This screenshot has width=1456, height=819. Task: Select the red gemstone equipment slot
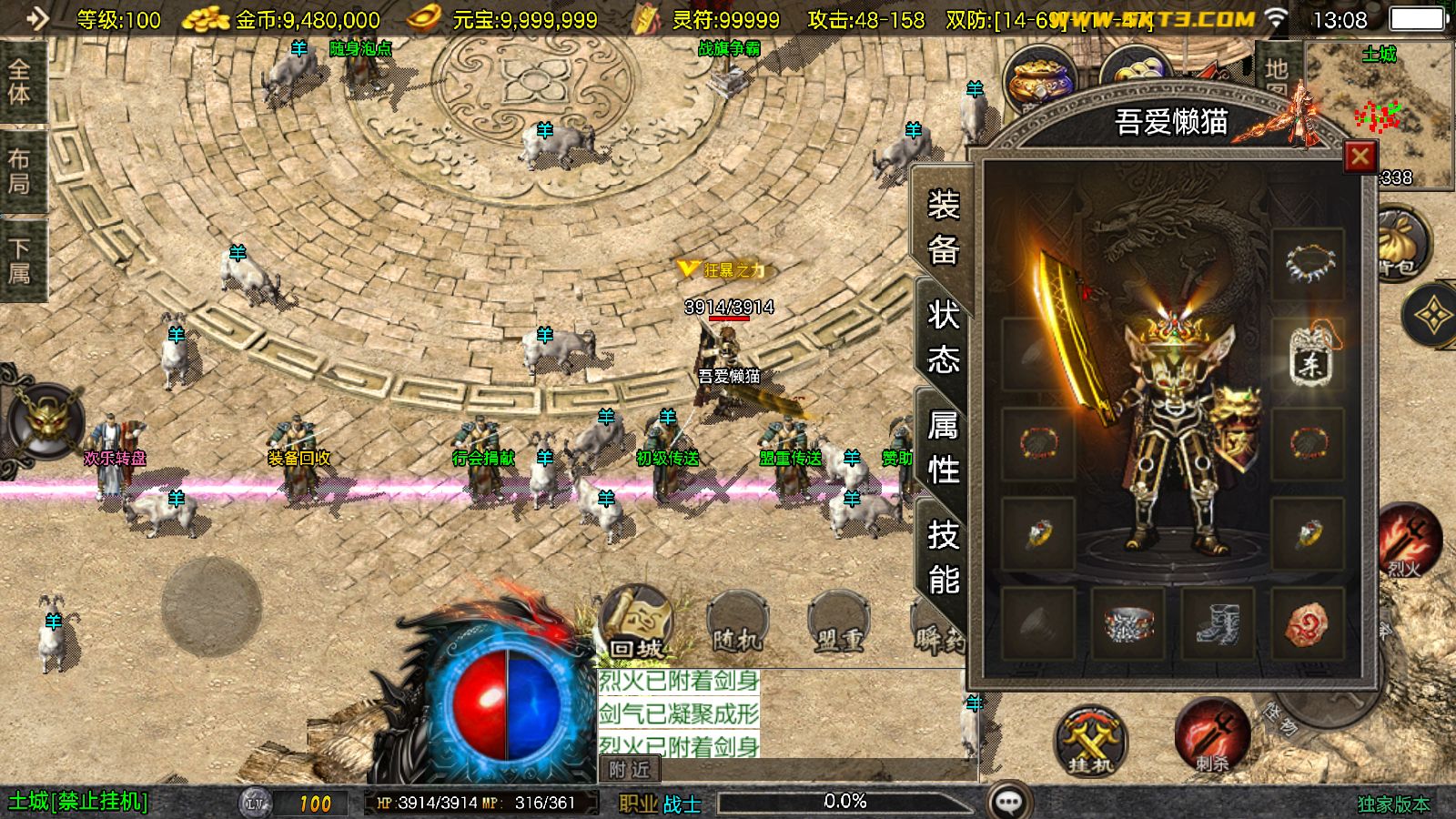tap(1308, 624)
